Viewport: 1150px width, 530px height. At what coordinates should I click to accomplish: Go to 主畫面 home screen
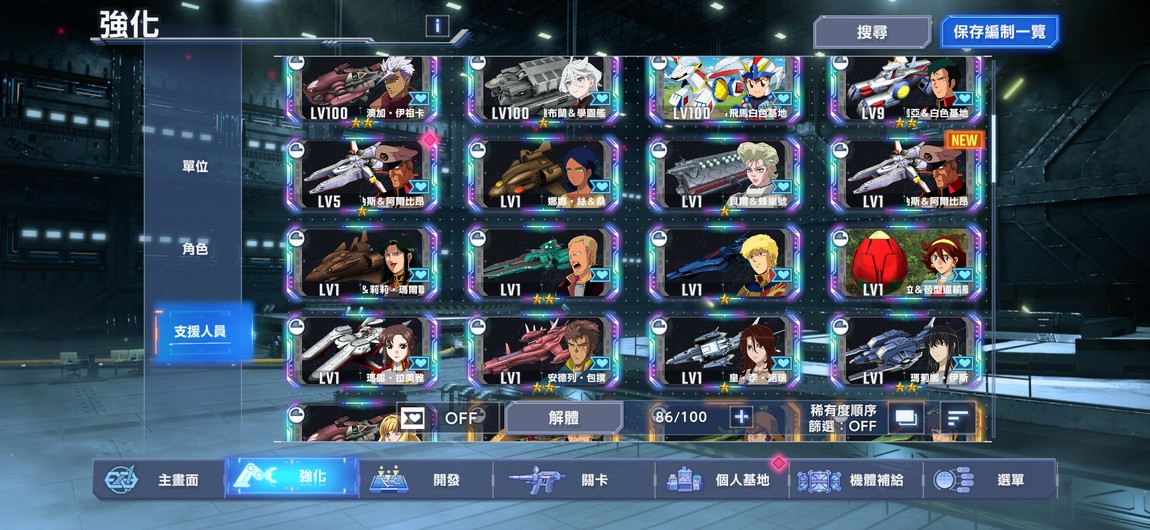pyautogui.click(x=158, y=480)
